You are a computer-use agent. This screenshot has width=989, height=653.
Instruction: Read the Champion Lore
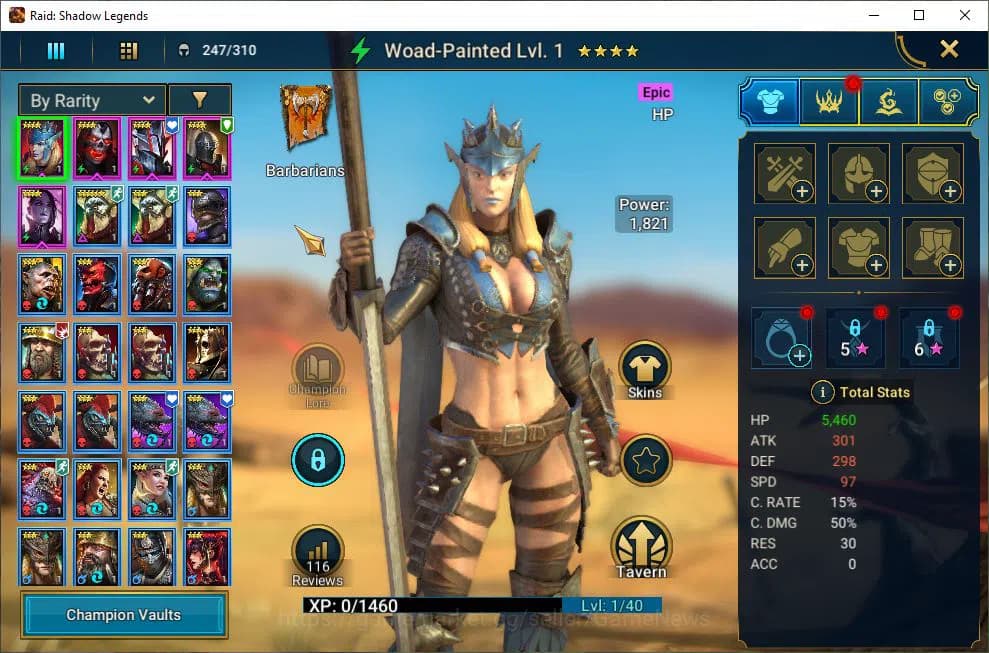(x=317, y=372)
